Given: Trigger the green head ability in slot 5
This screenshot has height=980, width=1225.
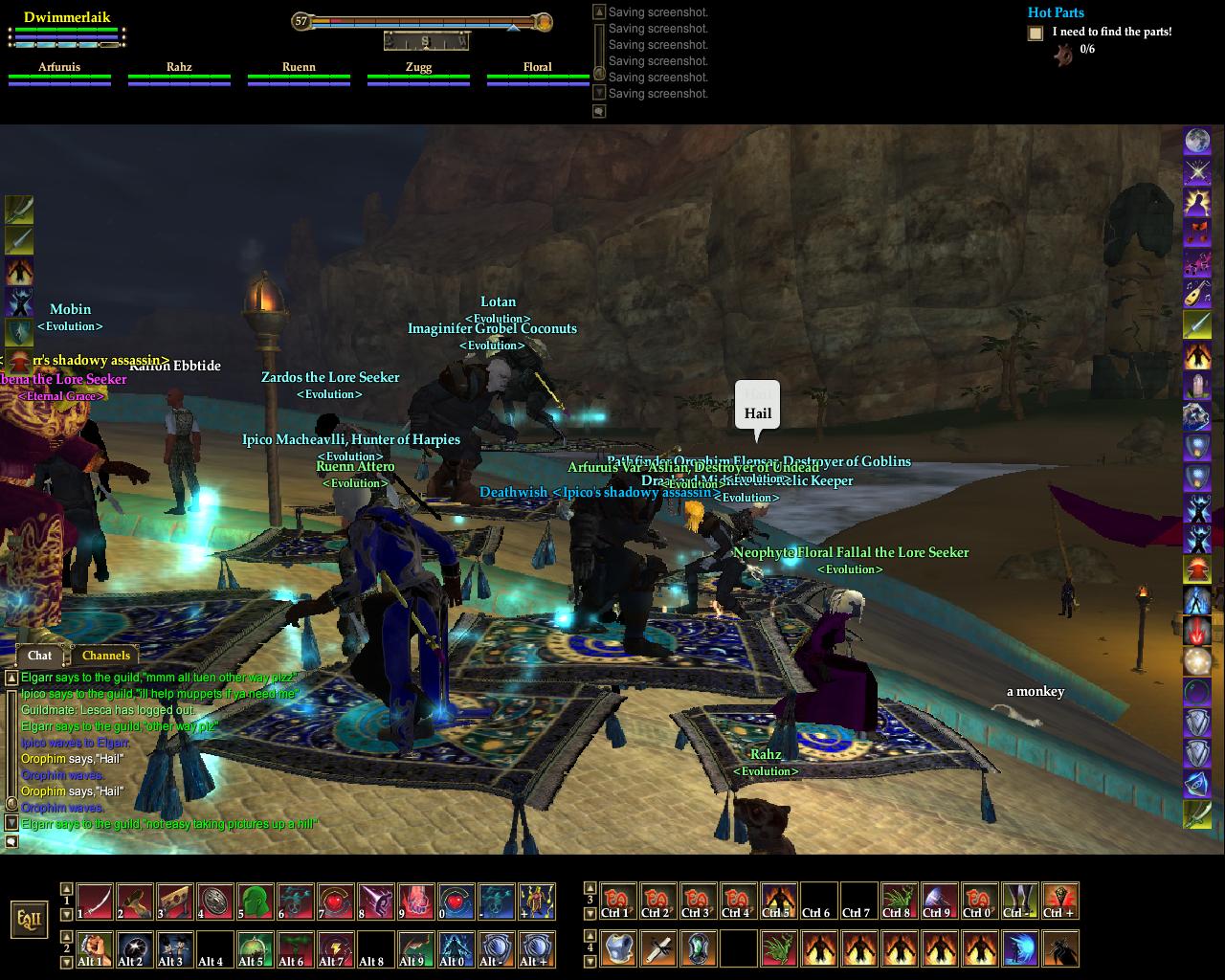Looking at the screenshot, I should [256, 902].
